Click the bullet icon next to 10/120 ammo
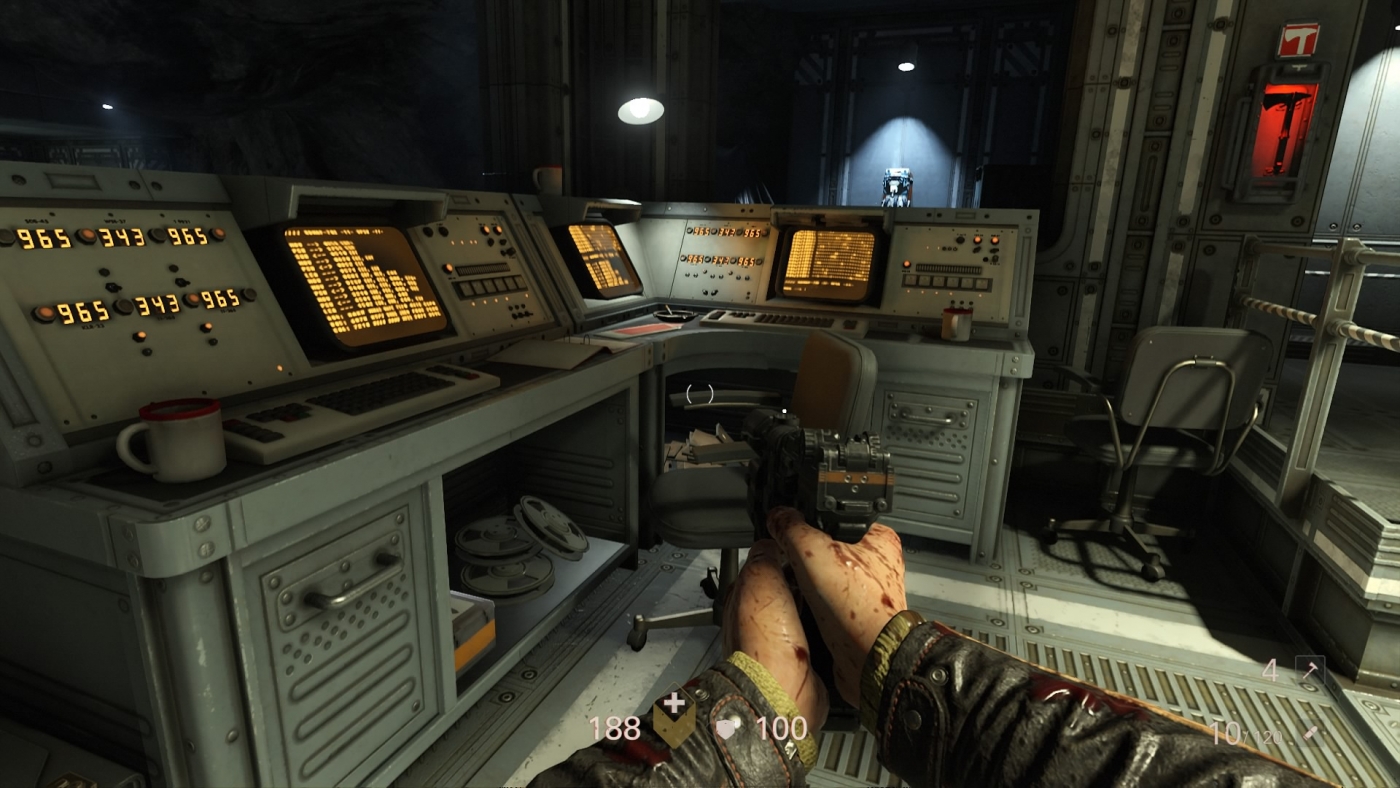 [x=1311, y=733]
